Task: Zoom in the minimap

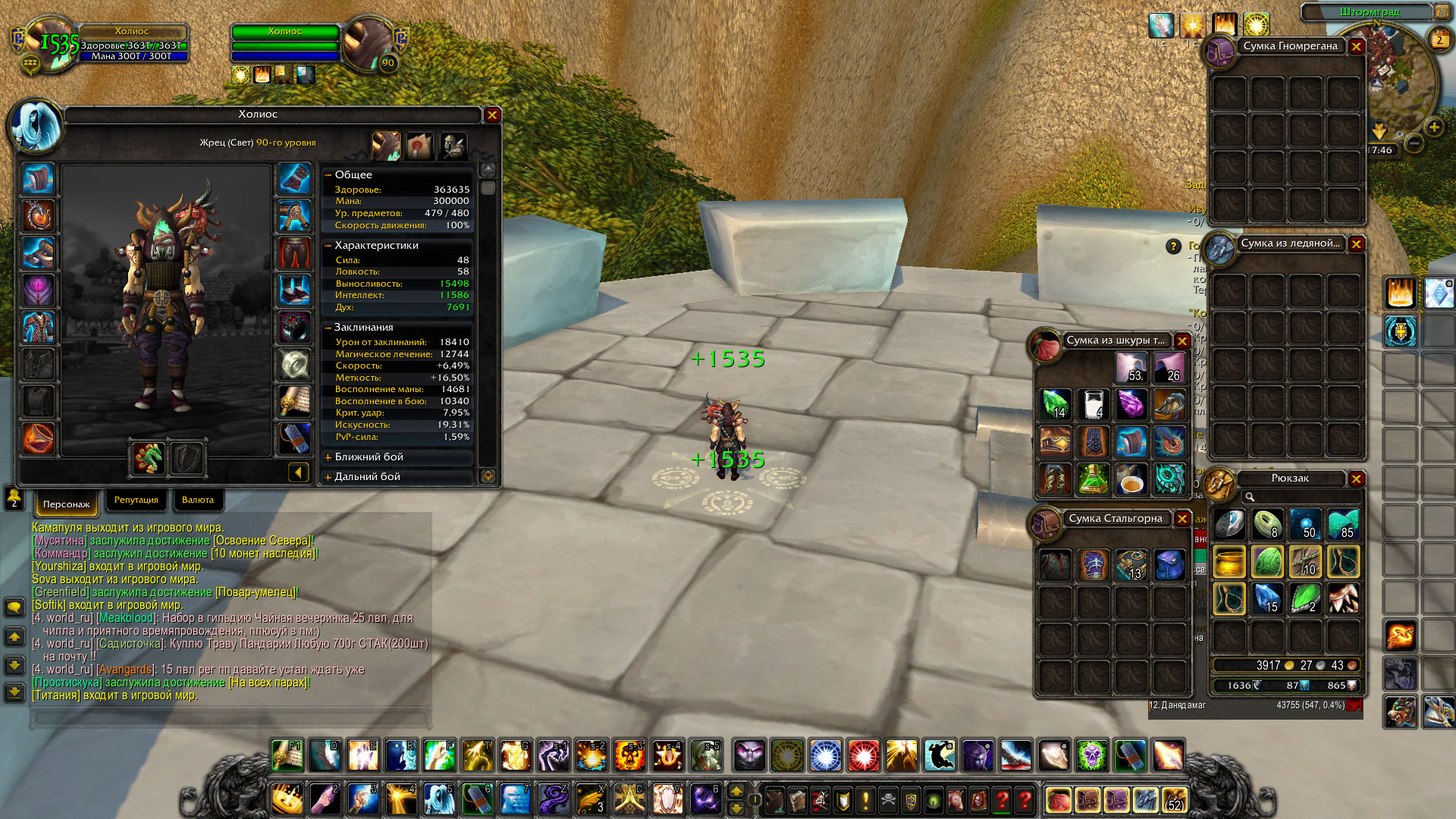Action: pyautogui.click(x=1433, y=127)
